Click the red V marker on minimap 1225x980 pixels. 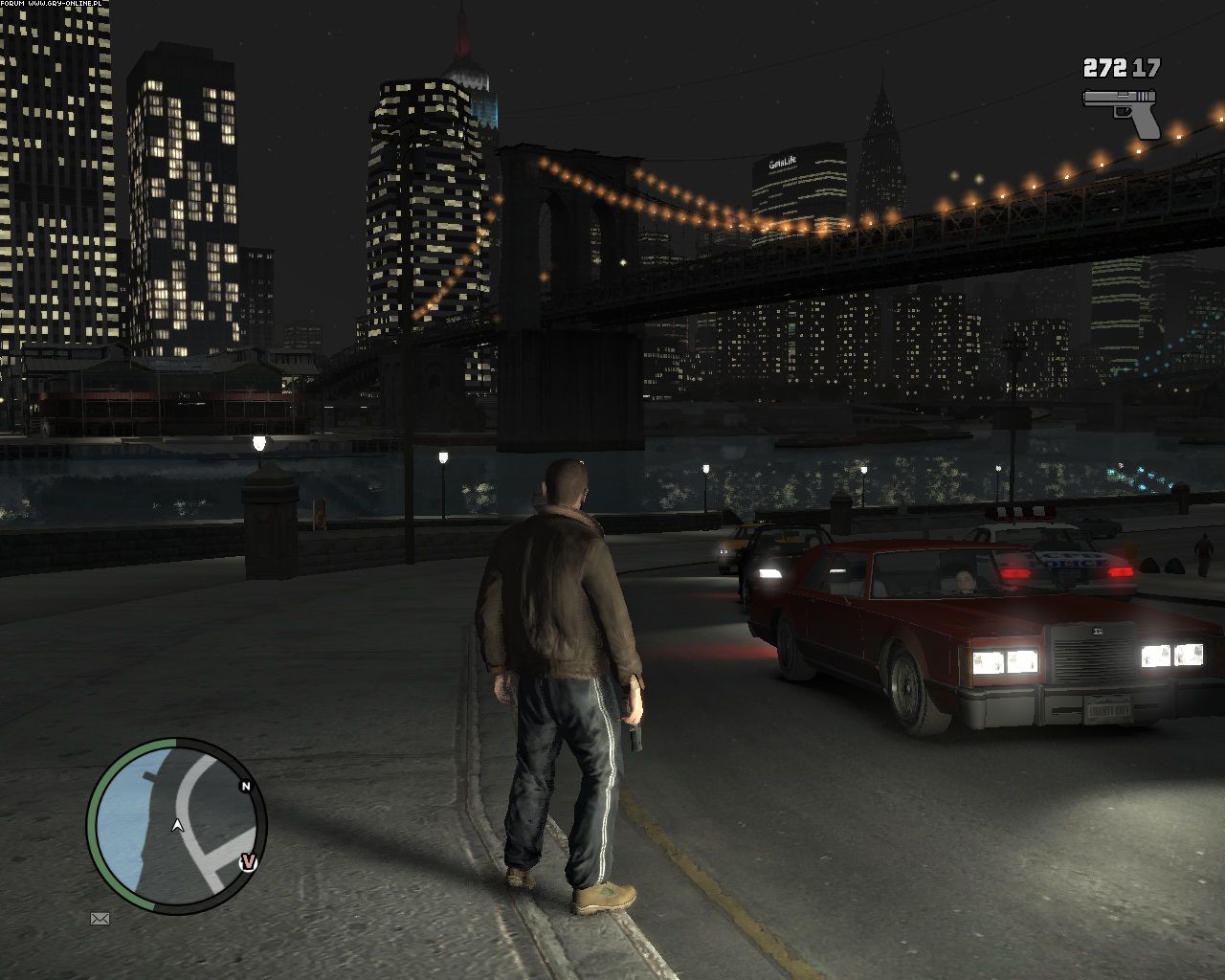click(x=249, y=862)
